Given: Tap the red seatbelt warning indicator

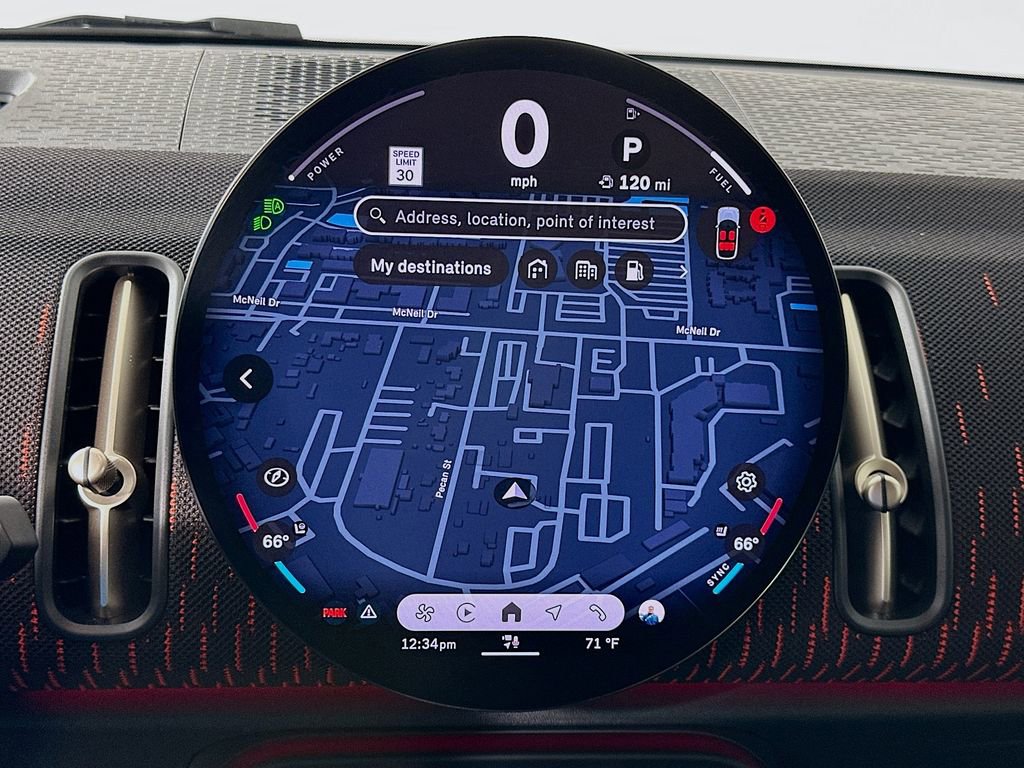Looking at the screenshot, I should pos(763,218).
